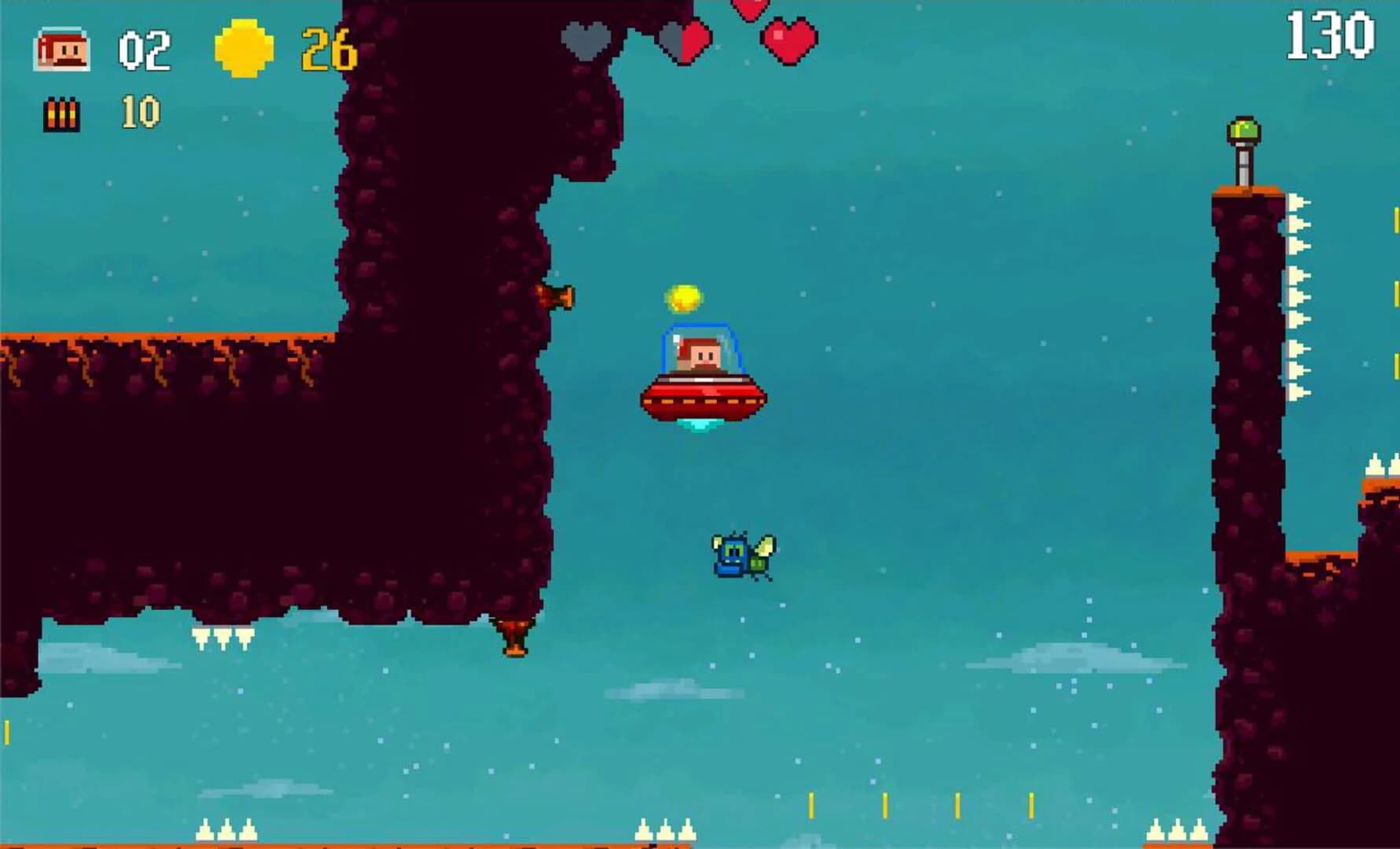The image size is (1400, 849).
Task: Click the score 130 in the corner
Action: [x=1328, y=35]
